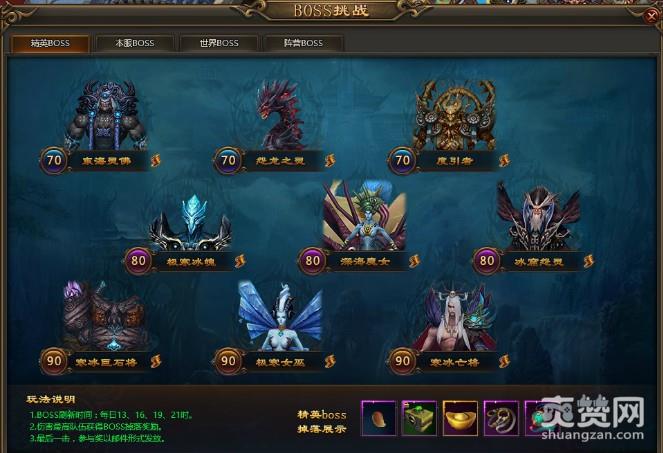Select the 世界BOSS tab
The width and height of the screenshot is (663, 453).
[219, 44]
